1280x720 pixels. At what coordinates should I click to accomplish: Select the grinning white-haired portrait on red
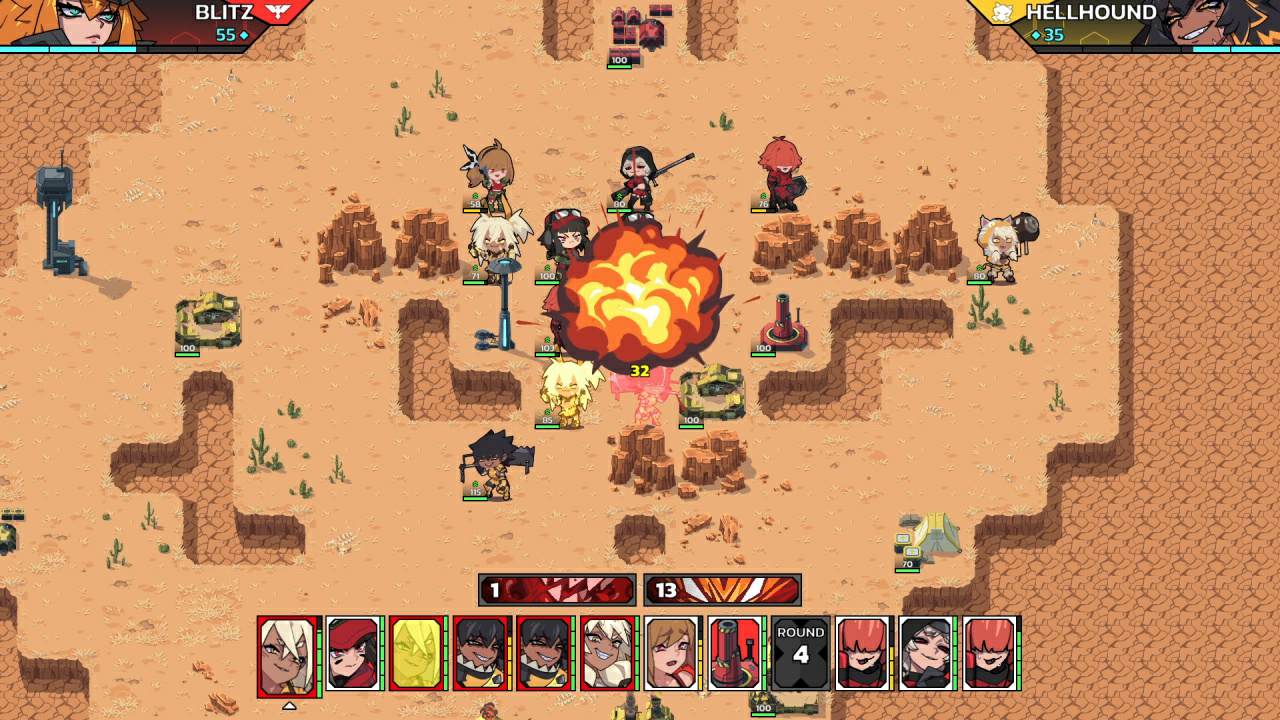click(x=608, y=654)
